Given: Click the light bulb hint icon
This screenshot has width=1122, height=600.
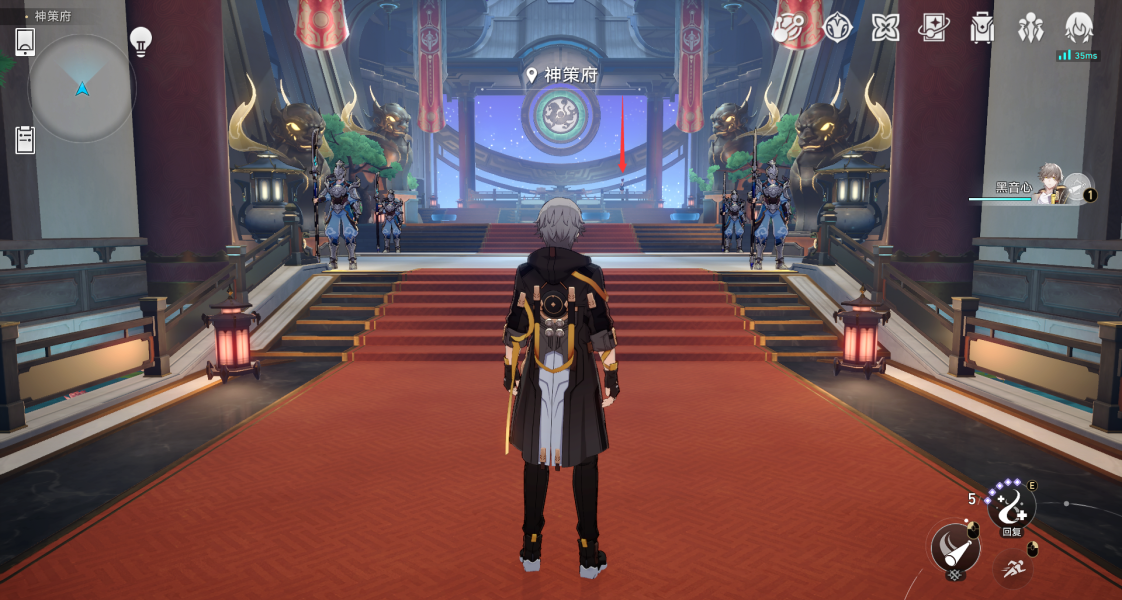Looking at the screenshot, I should pyautogui.click(x=141, y=41).
